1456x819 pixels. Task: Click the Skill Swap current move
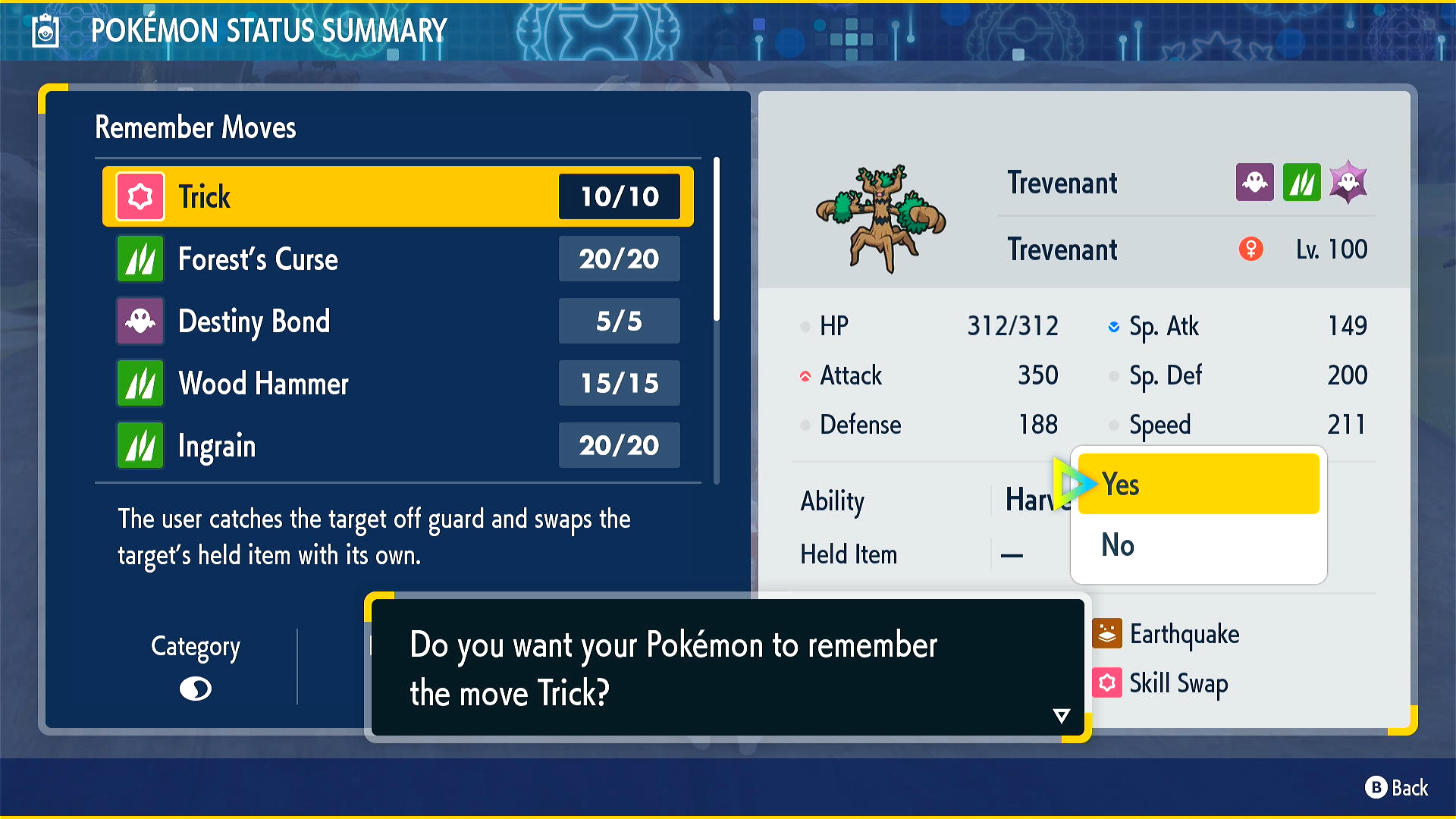pos(1177,683)
